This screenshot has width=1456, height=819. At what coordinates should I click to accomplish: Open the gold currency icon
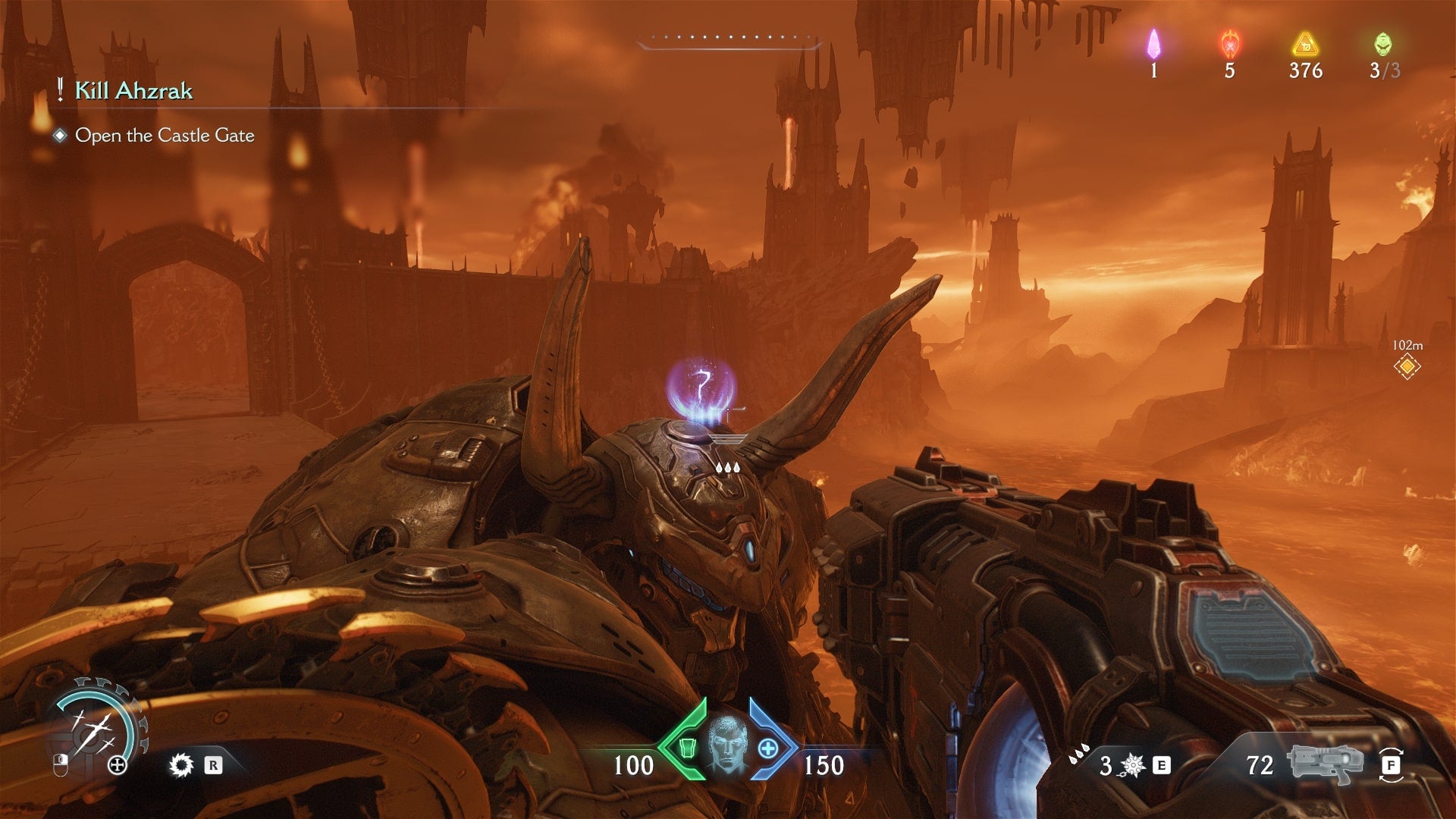pos(1305,44)
